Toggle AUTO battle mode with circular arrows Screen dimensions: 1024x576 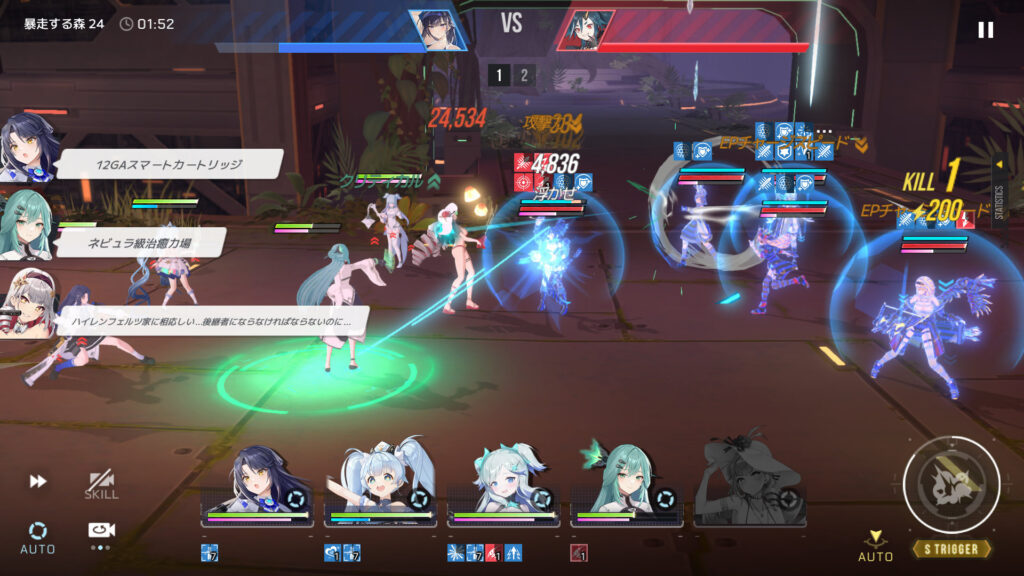pyautogui.click(x=38, y=535)
